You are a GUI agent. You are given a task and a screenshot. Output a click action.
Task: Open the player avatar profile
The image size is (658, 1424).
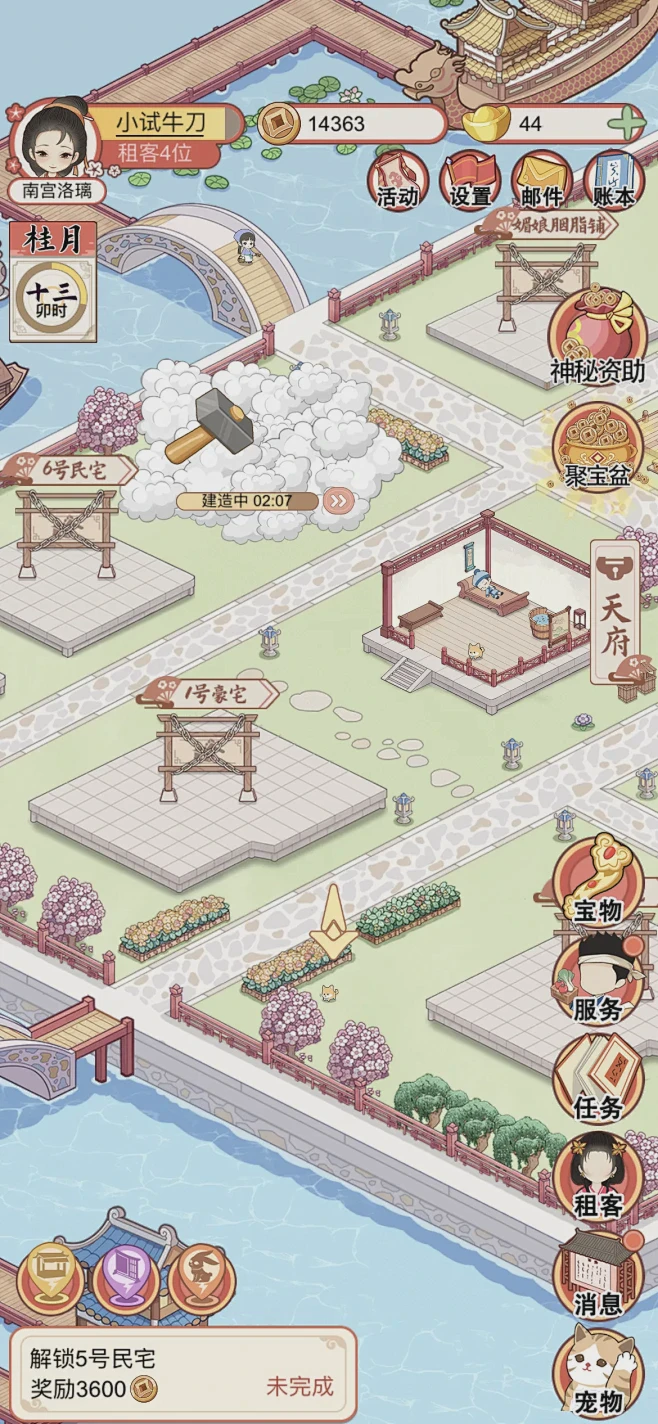(54, 142)
